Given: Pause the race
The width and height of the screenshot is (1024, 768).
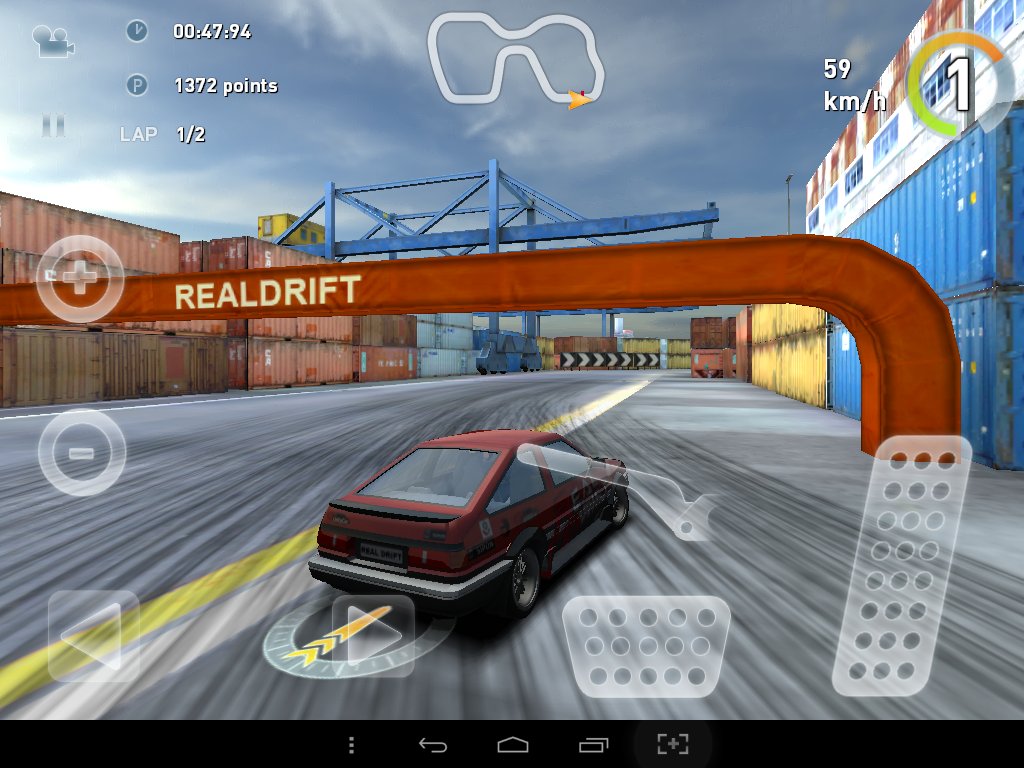Looking at the screenshot, I should click(x=53, y=126).
